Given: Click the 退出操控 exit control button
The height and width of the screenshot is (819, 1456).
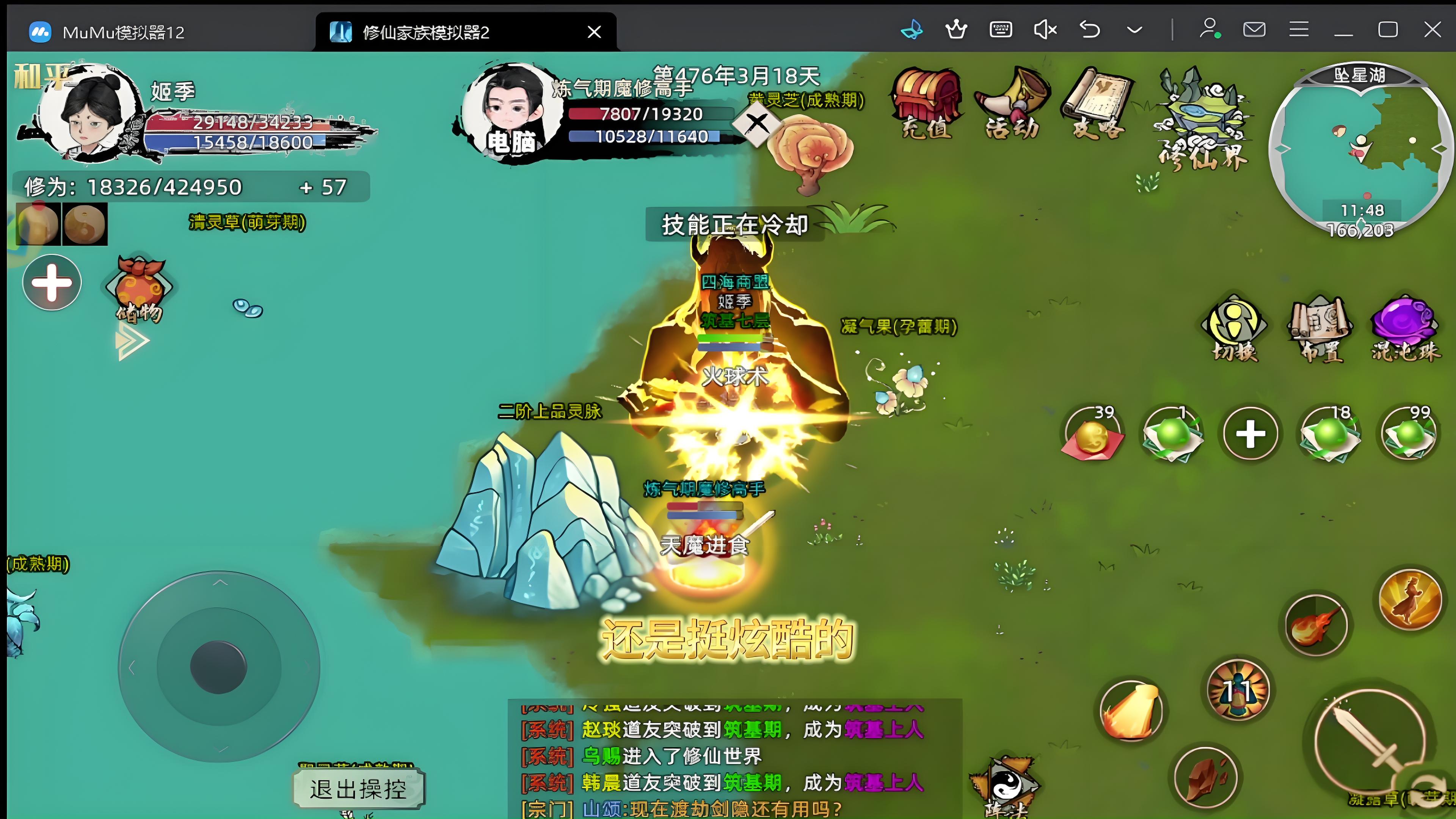Looking at the screenshot, I should click(358, 789).
